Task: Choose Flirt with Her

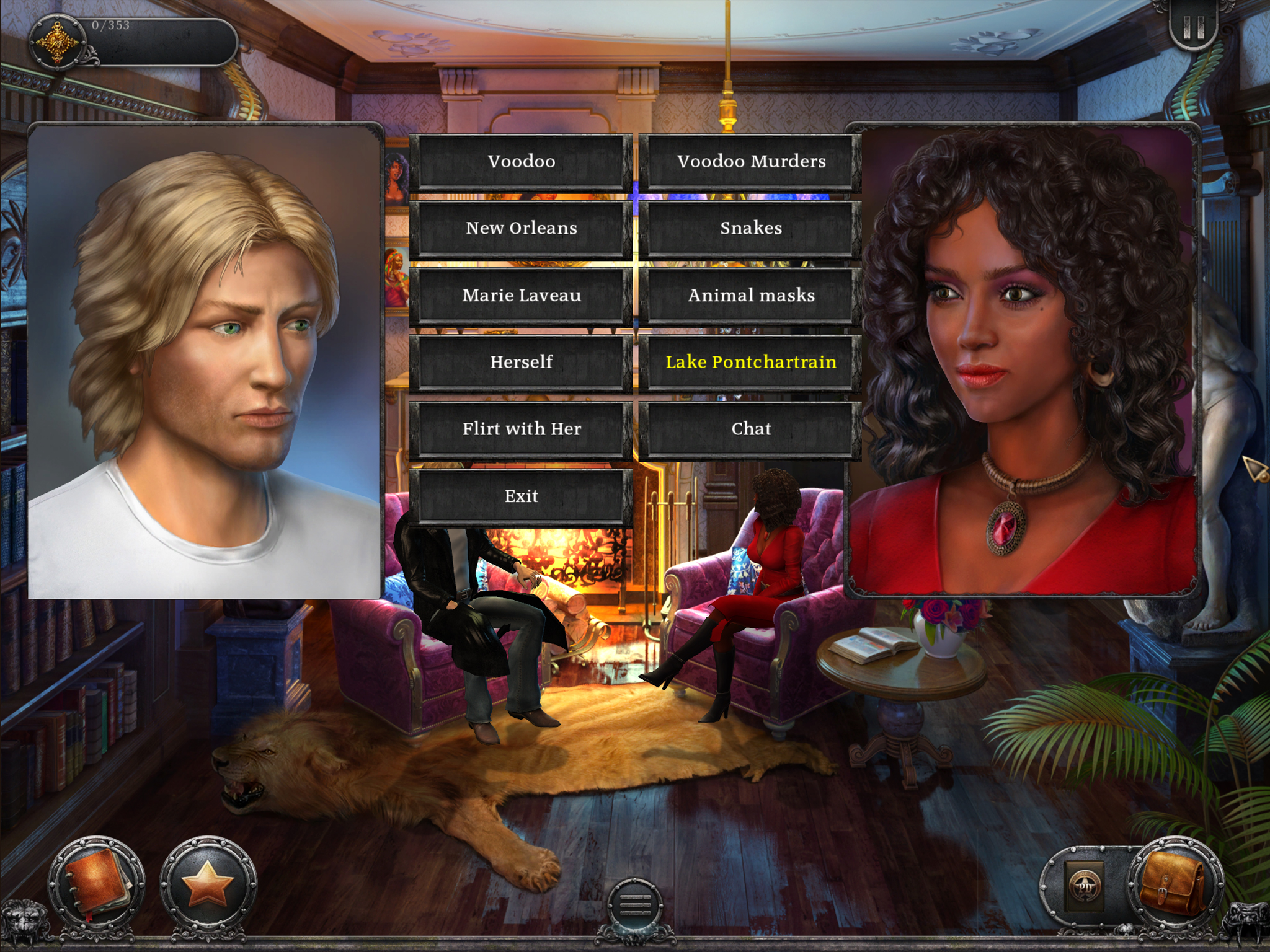Action: click(x=522, y=429)
